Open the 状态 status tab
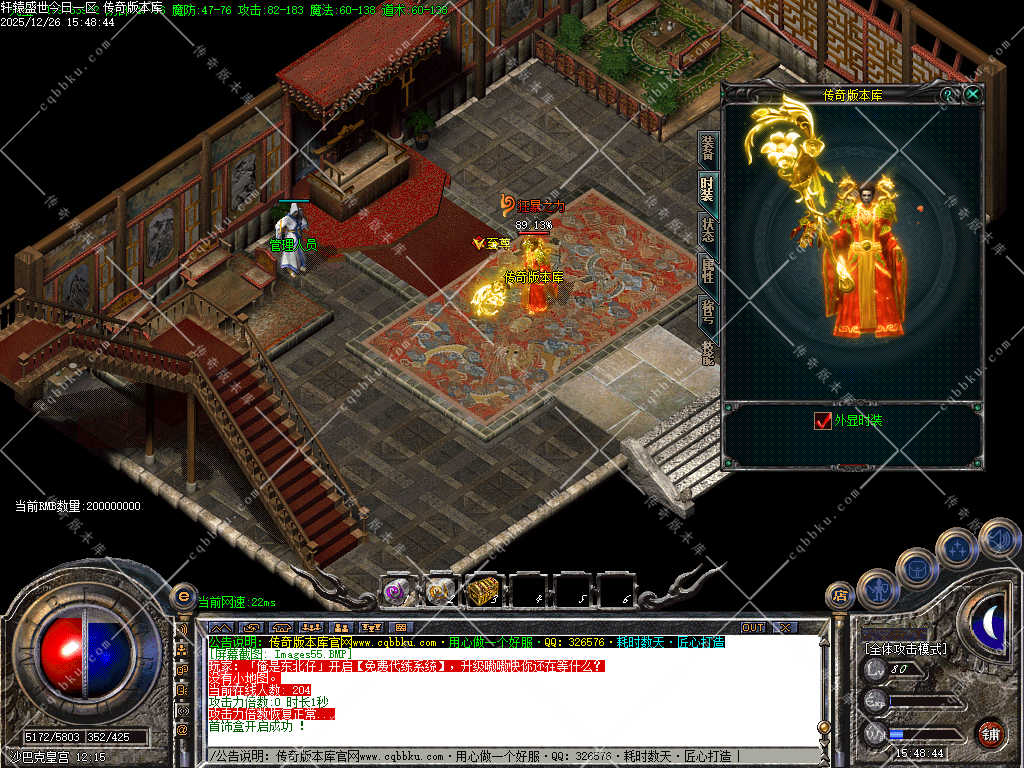 (x=707, y=230)
